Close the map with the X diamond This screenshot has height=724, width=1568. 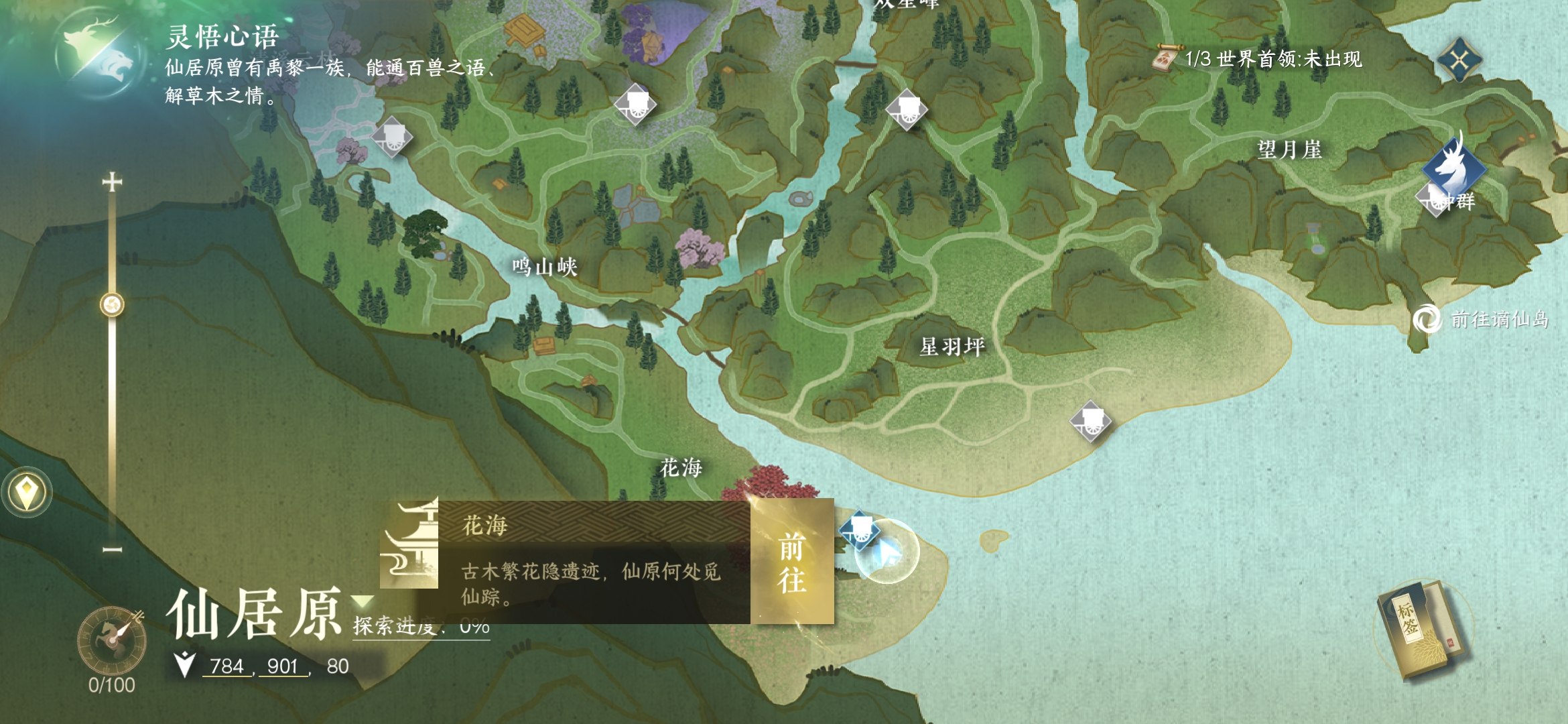(x=1459, y=61)
